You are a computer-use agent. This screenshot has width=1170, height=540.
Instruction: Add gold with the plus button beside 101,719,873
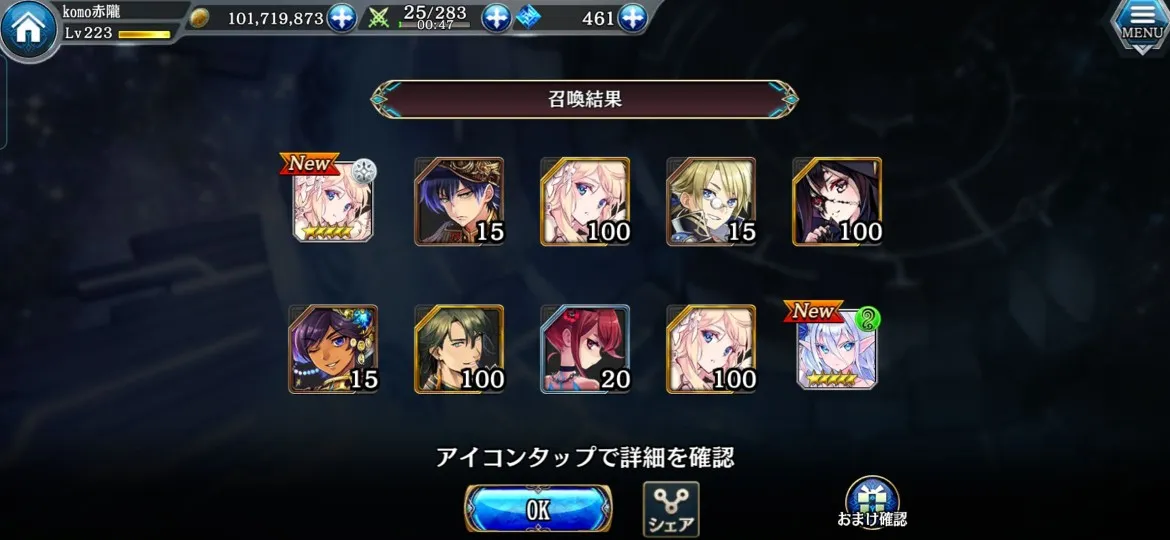342,18
